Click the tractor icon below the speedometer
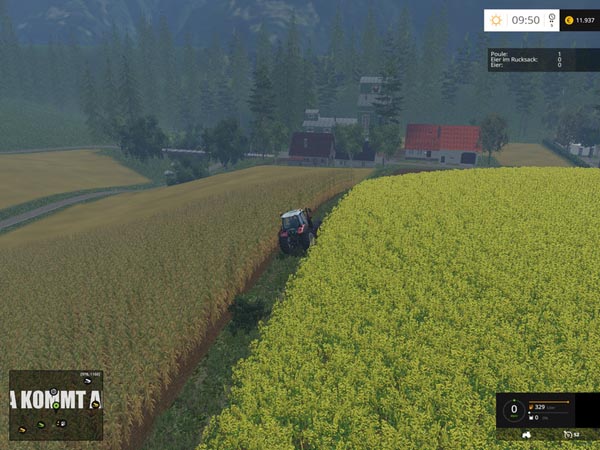 pyautogui.click(x=527, y=434)
